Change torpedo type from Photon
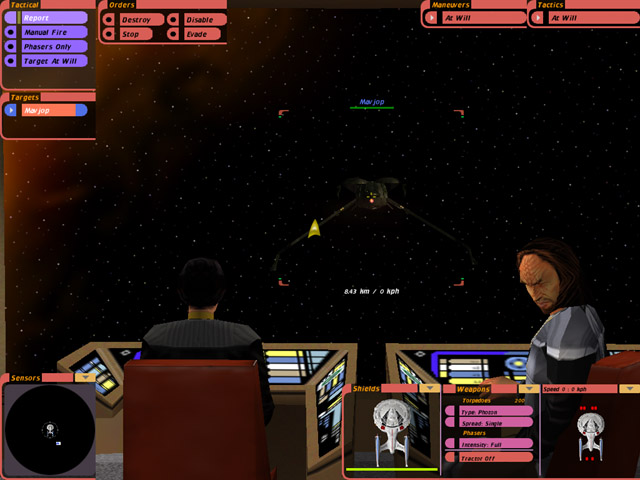The width and height of the screenshot is (640, 480). point(495,411)
